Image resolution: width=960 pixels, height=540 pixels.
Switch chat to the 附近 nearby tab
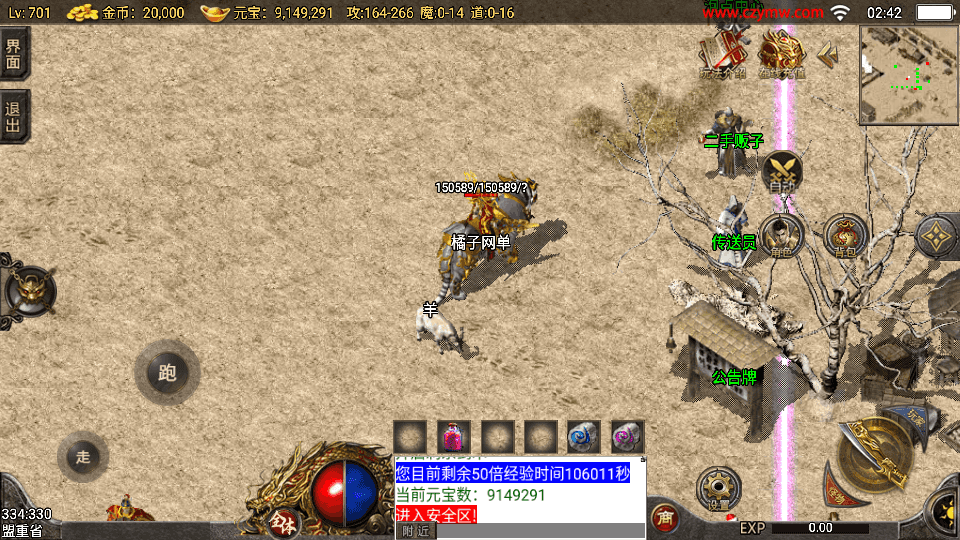[414, 531]
